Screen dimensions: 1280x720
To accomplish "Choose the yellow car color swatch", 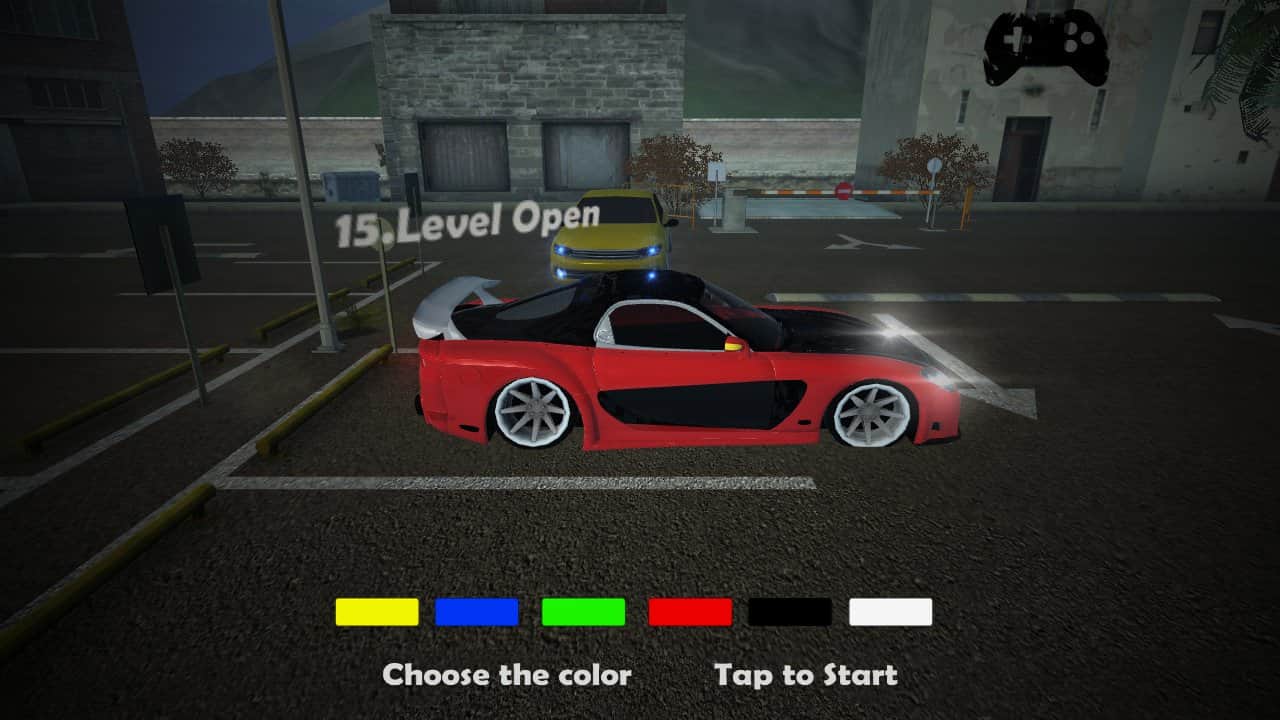I will click(x=376, y=612).
